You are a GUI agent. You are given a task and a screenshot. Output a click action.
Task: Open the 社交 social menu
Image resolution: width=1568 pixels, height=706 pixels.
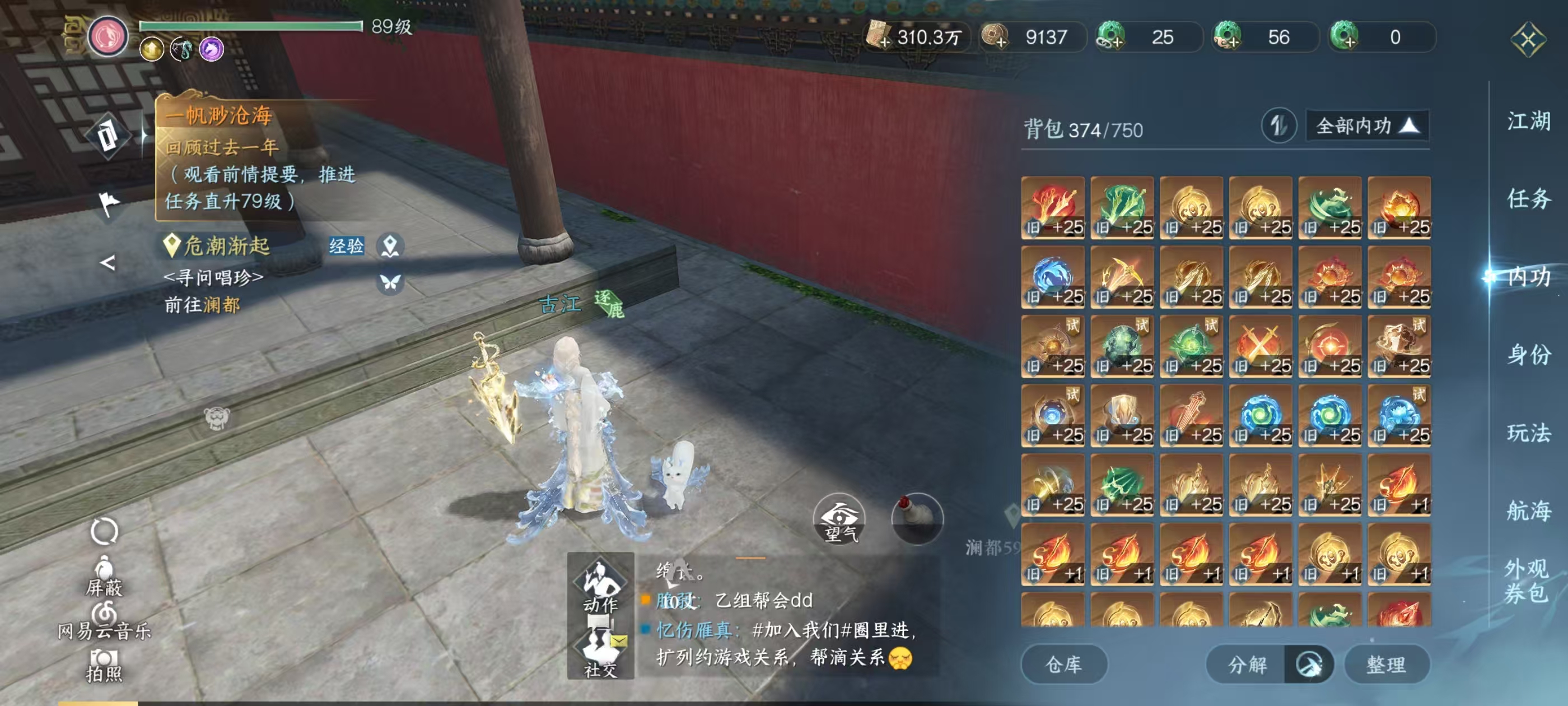[600, 651]
